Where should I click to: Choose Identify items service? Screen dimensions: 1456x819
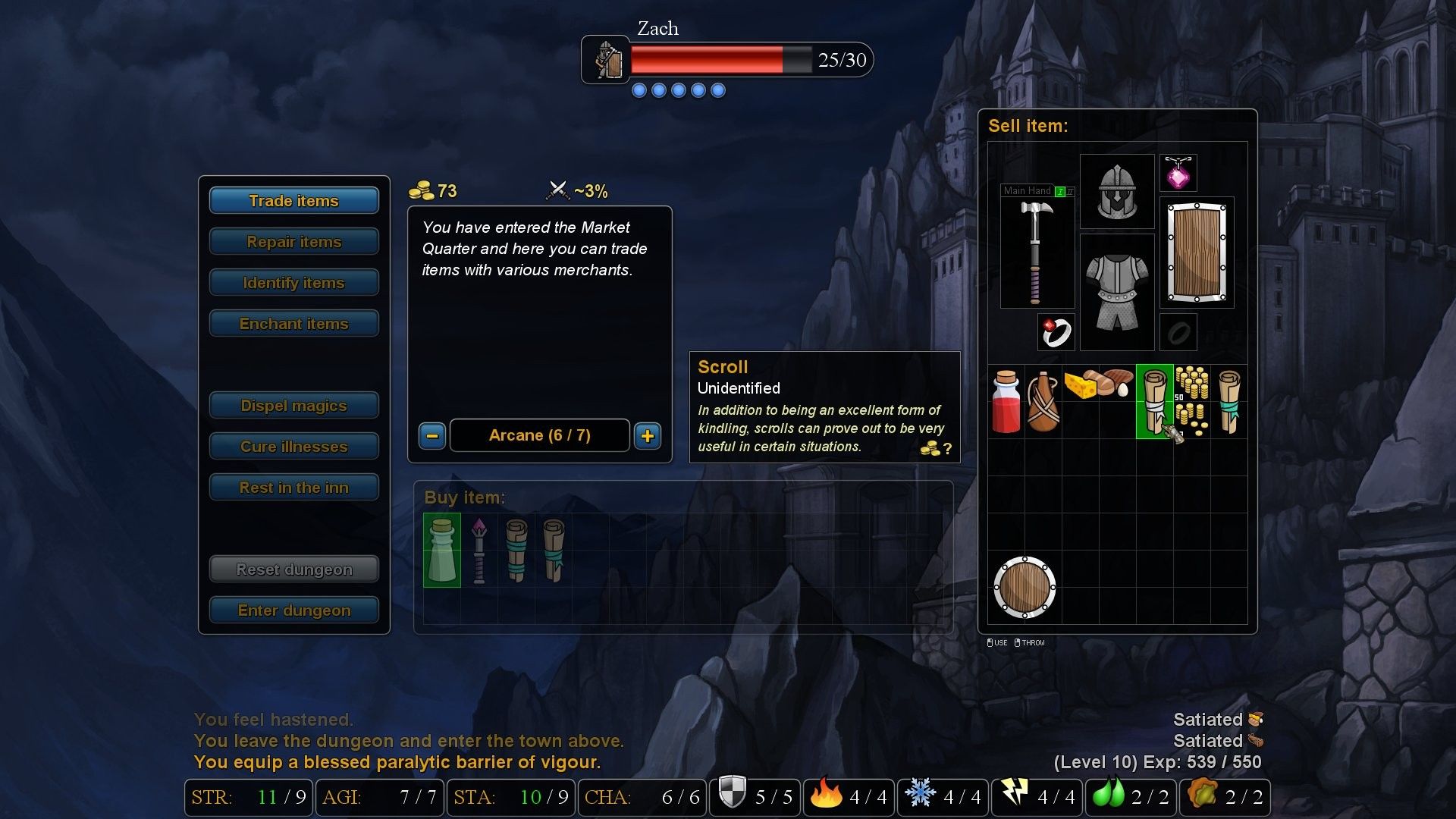293,283
